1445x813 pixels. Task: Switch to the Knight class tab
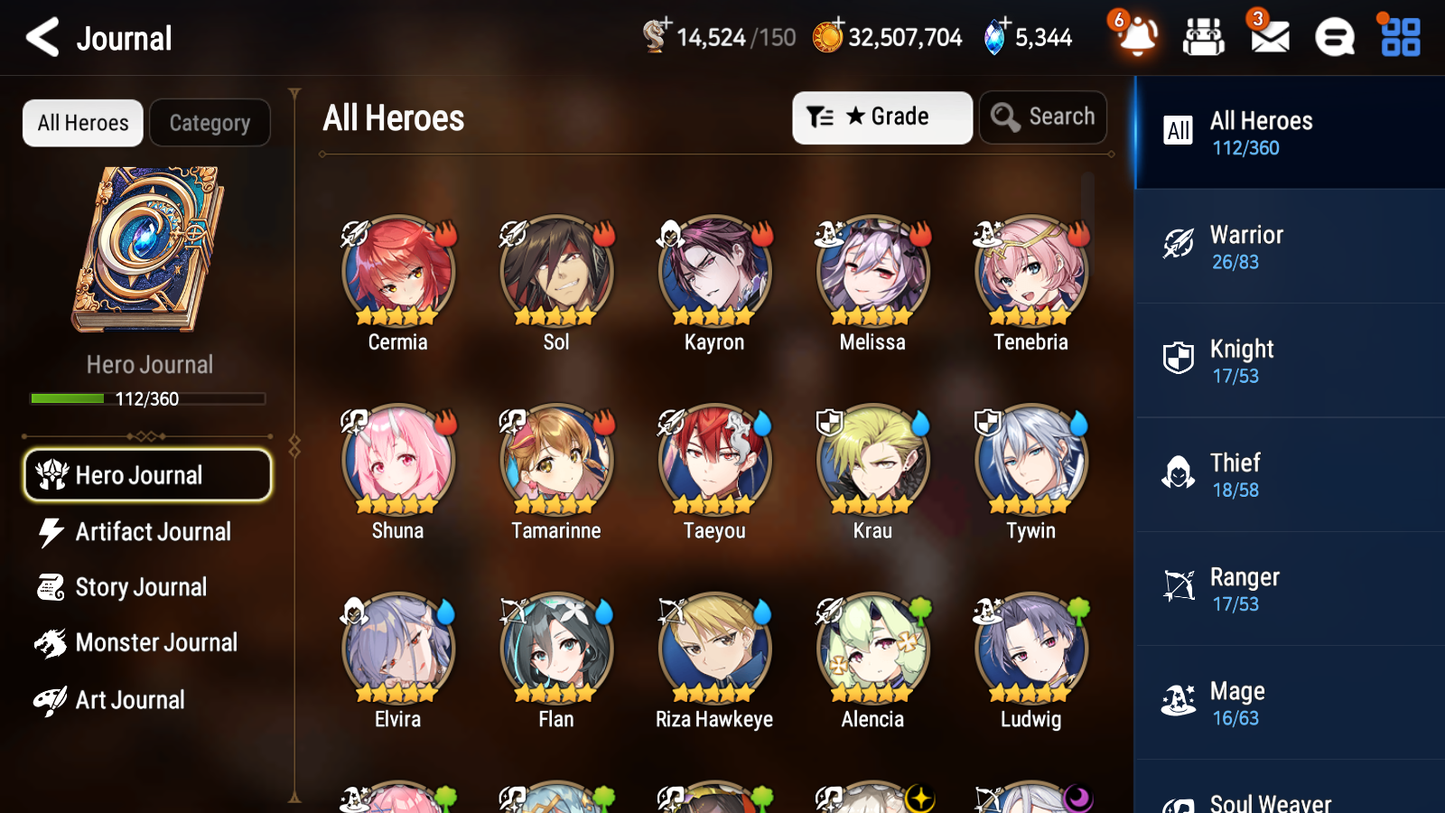[1289, 360]
